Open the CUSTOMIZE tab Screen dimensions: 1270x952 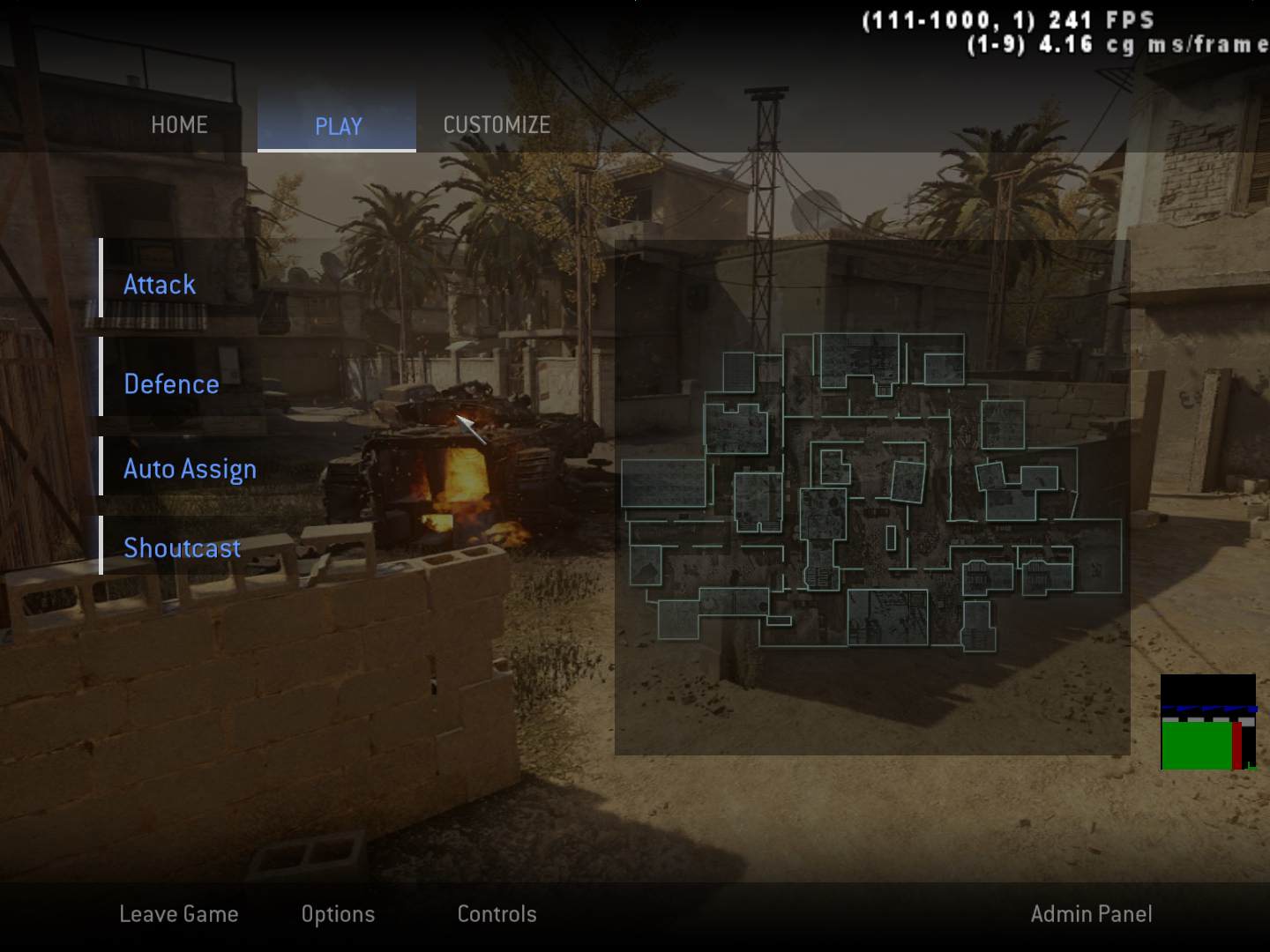[497, 125]
